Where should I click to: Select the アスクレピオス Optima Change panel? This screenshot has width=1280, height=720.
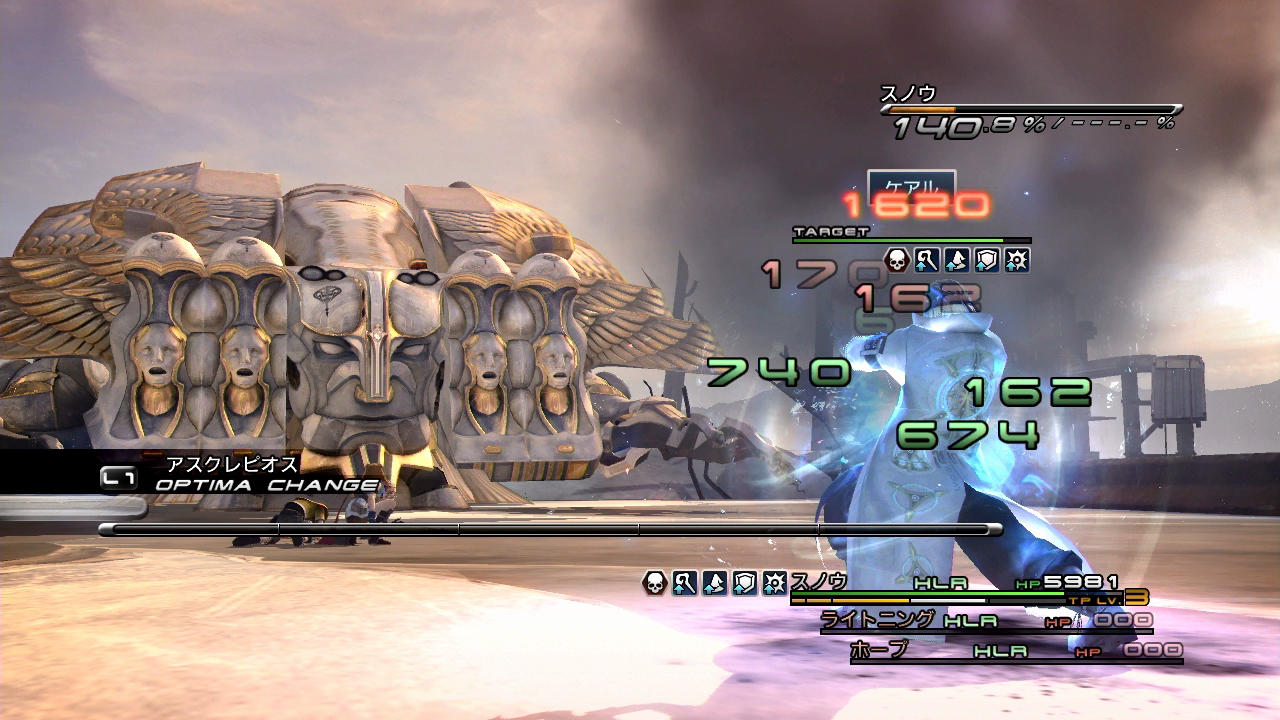[240, 474]
